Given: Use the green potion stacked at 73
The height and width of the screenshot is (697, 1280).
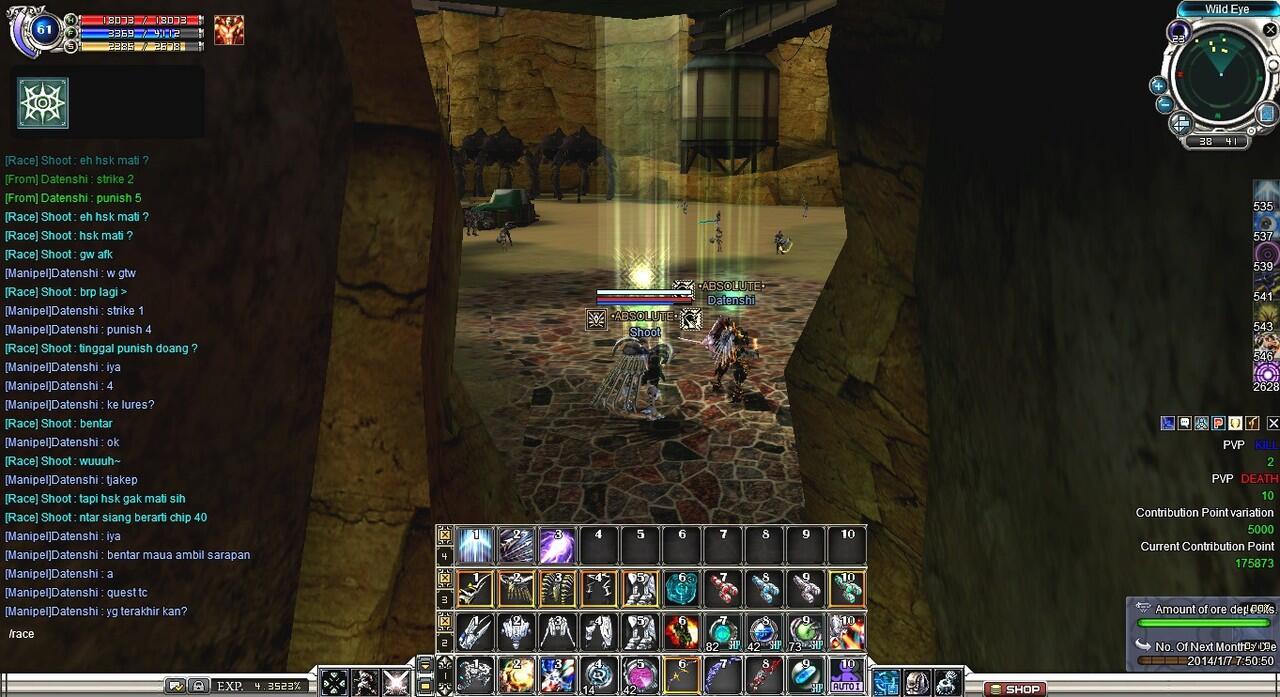Looking at the screenshot, I should coord(806,632).
